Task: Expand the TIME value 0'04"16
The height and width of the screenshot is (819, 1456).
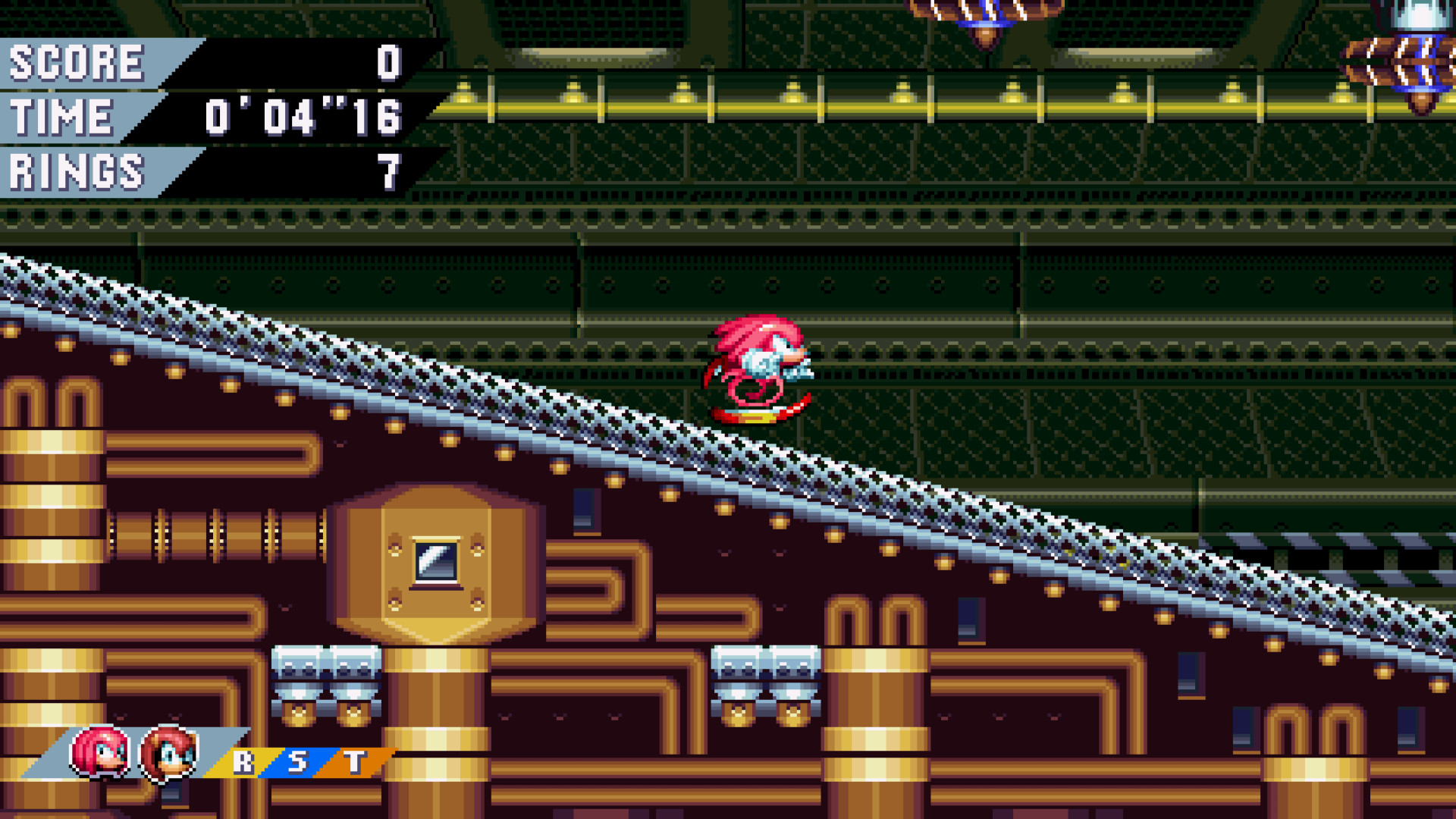Action: [303, 115]
